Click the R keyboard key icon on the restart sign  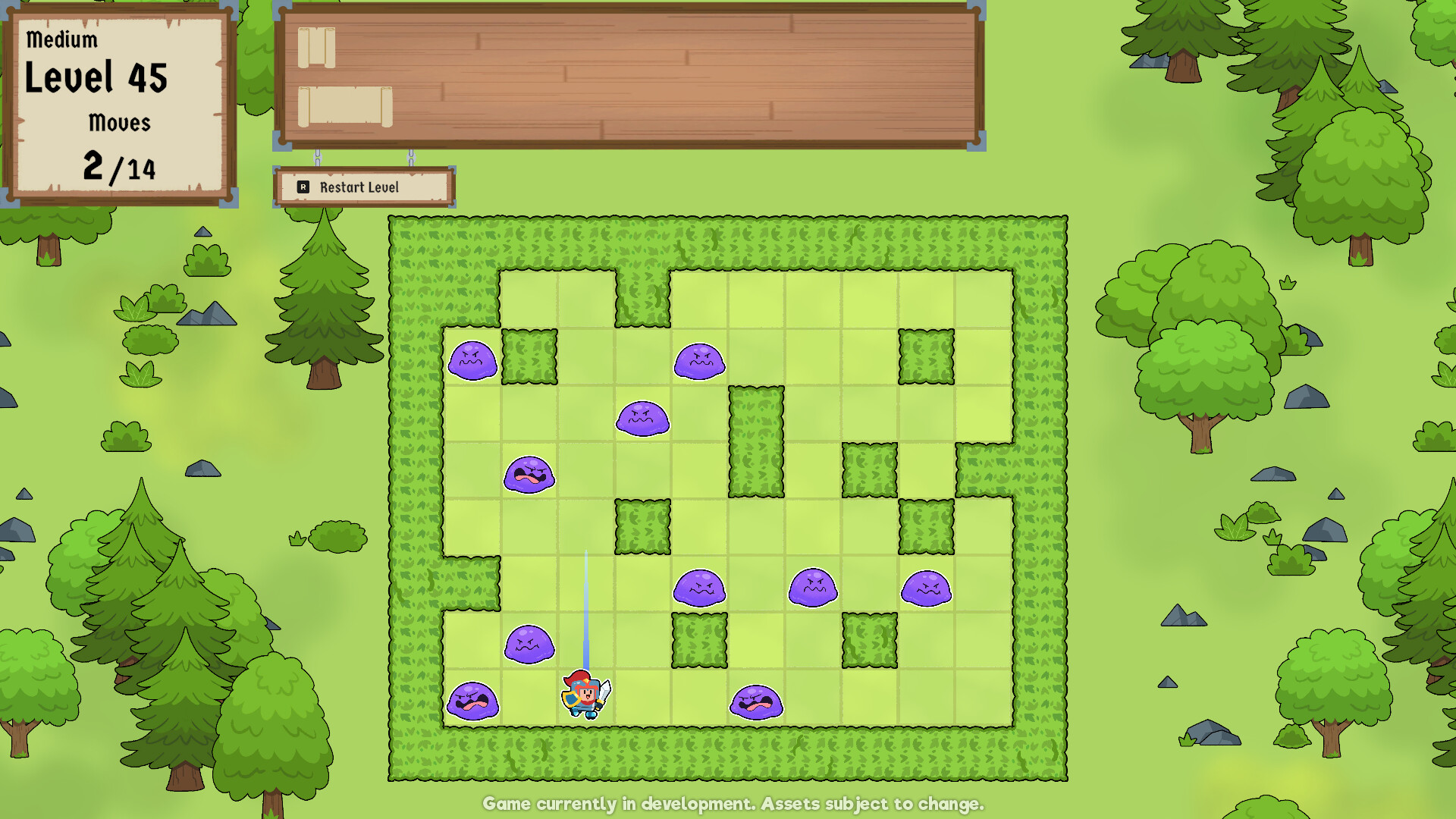(x=303, y=187)
